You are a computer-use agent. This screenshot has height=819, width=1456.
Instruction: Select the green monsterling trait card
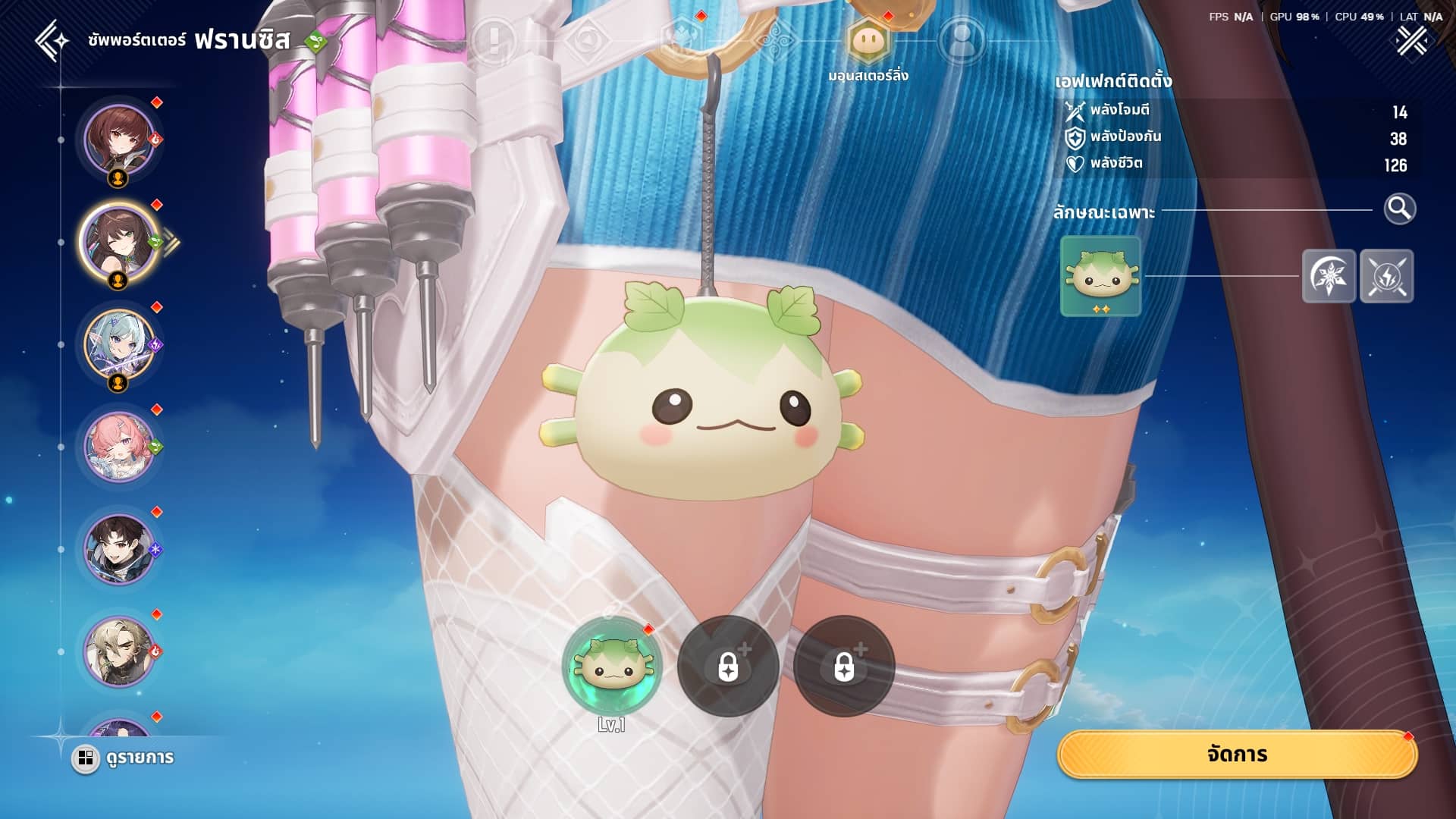click(1100, 276)
